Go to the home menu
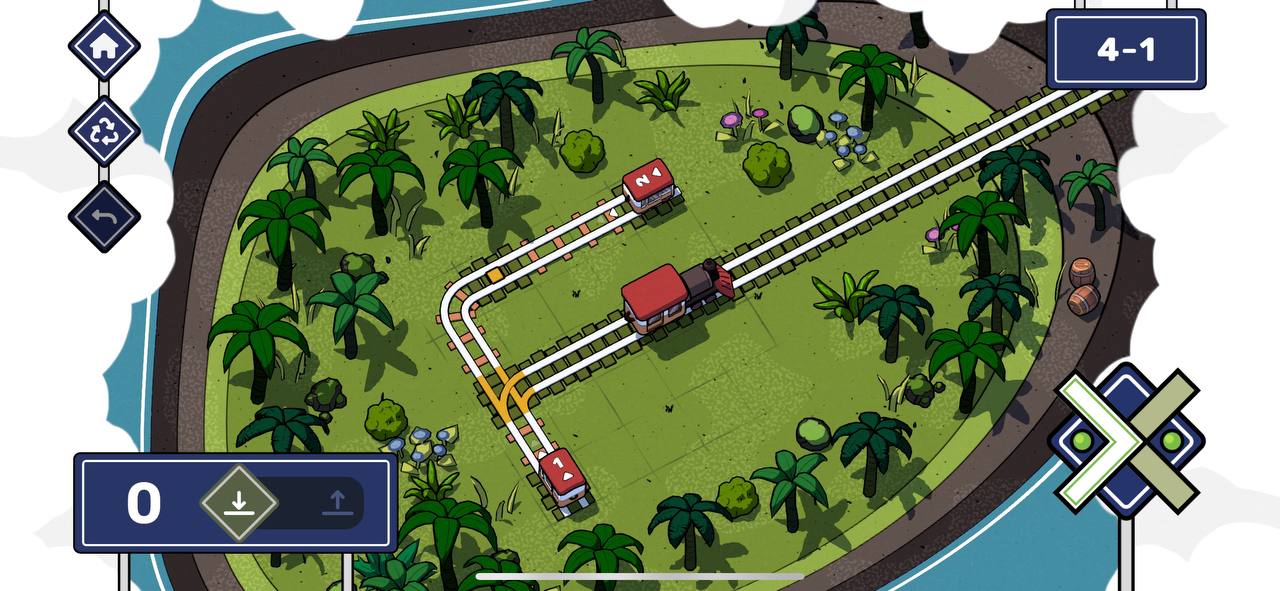Screen dimensions: 1280x591 pyautogui.click(x=104, y=46)
